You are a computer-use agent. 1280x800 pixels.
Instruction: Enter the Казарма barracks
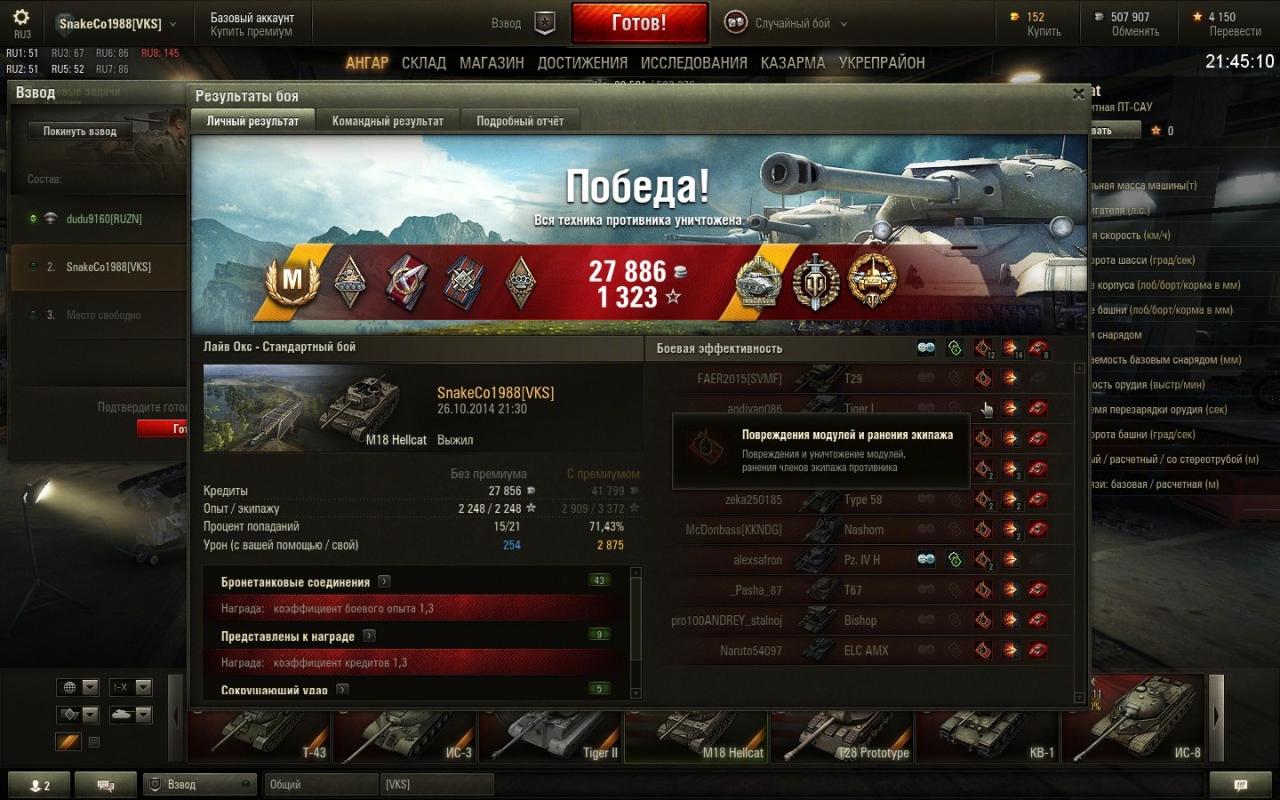tap(792, 63)
